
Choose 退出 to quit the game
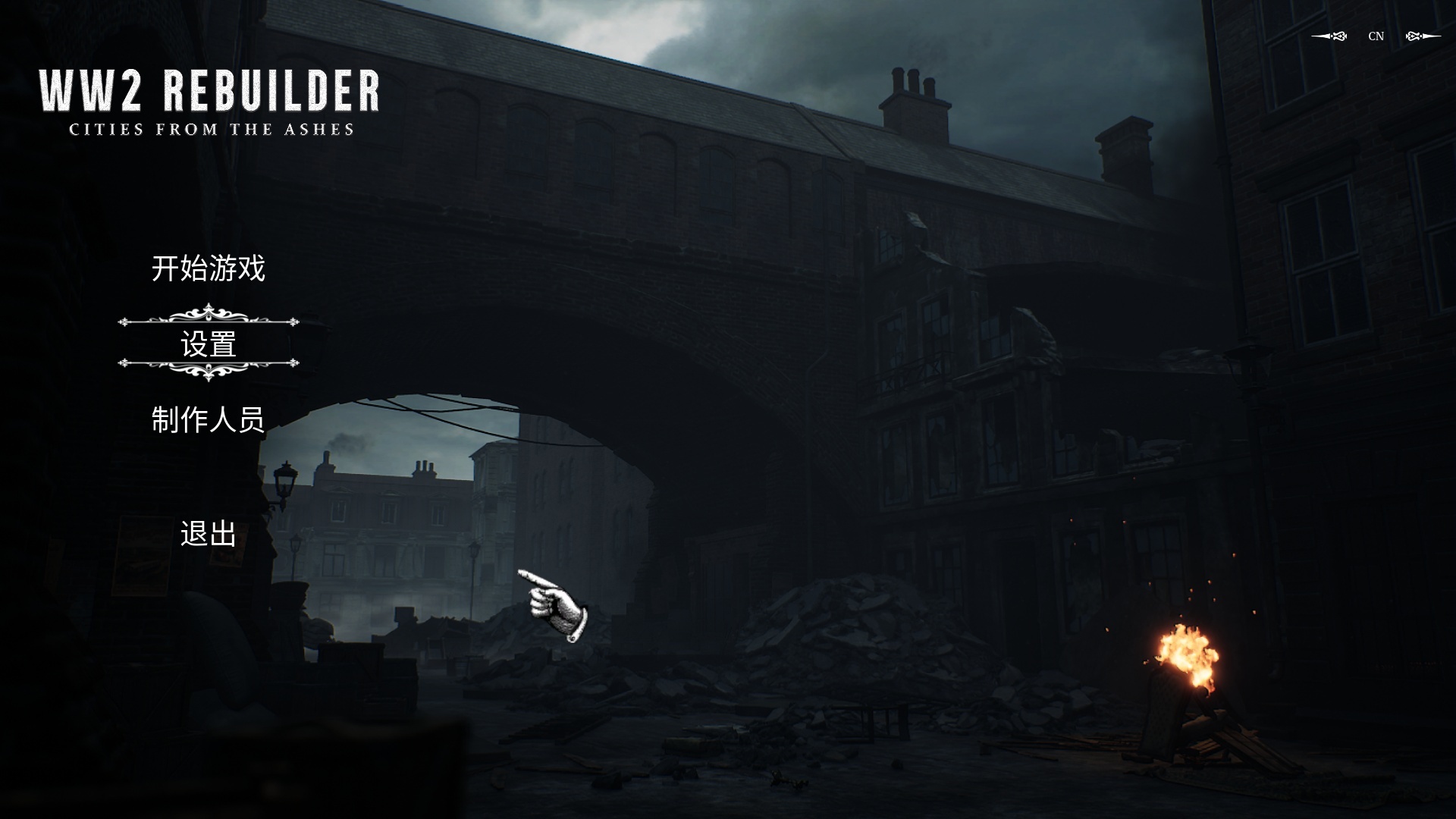[x=209, y=534]
